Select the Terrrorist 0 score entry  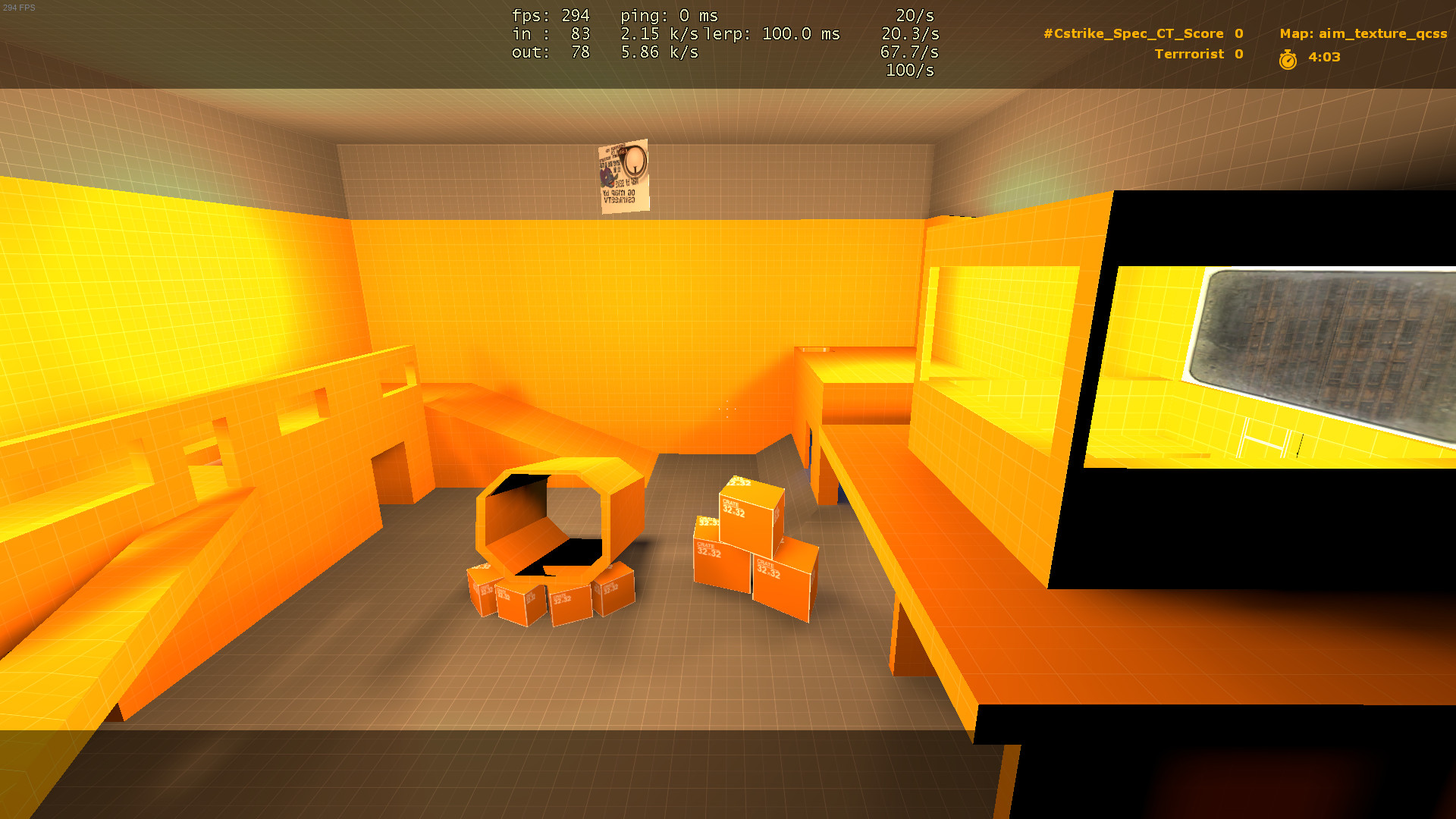pyautogui.click(x=1197, y=54)
